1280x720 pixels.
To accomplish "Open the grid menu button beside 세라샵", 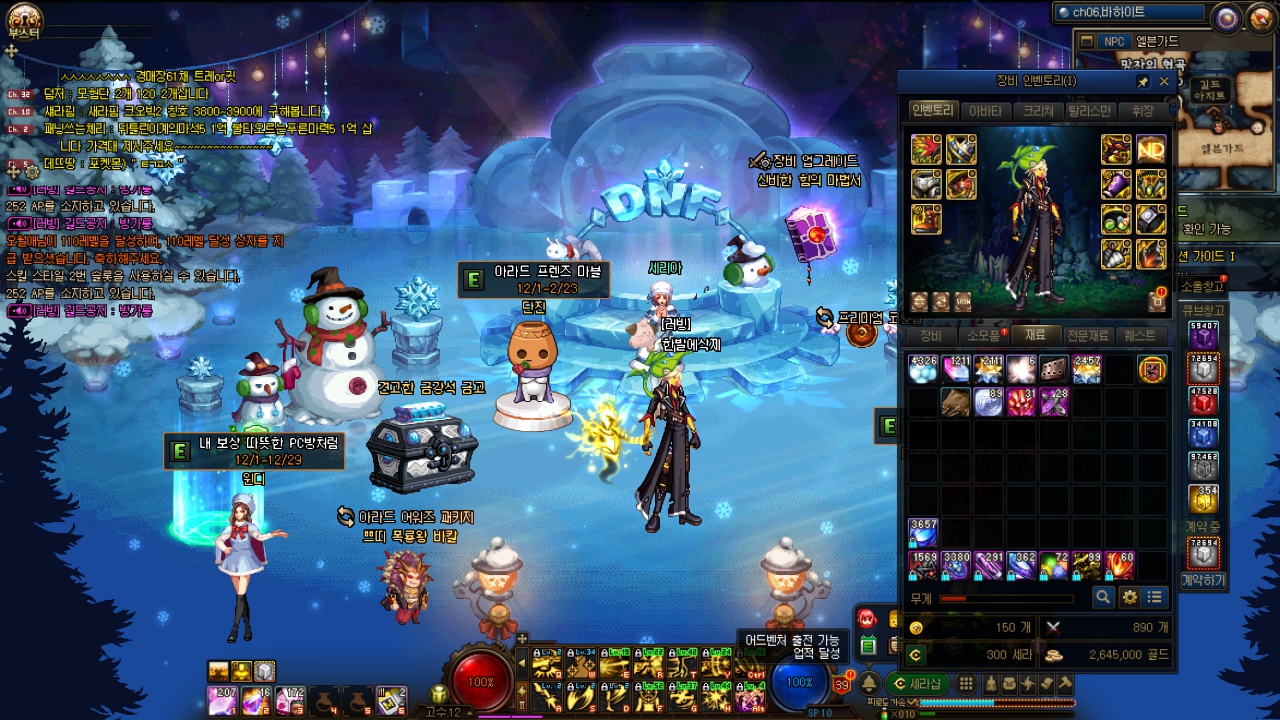I will [966, 684].
